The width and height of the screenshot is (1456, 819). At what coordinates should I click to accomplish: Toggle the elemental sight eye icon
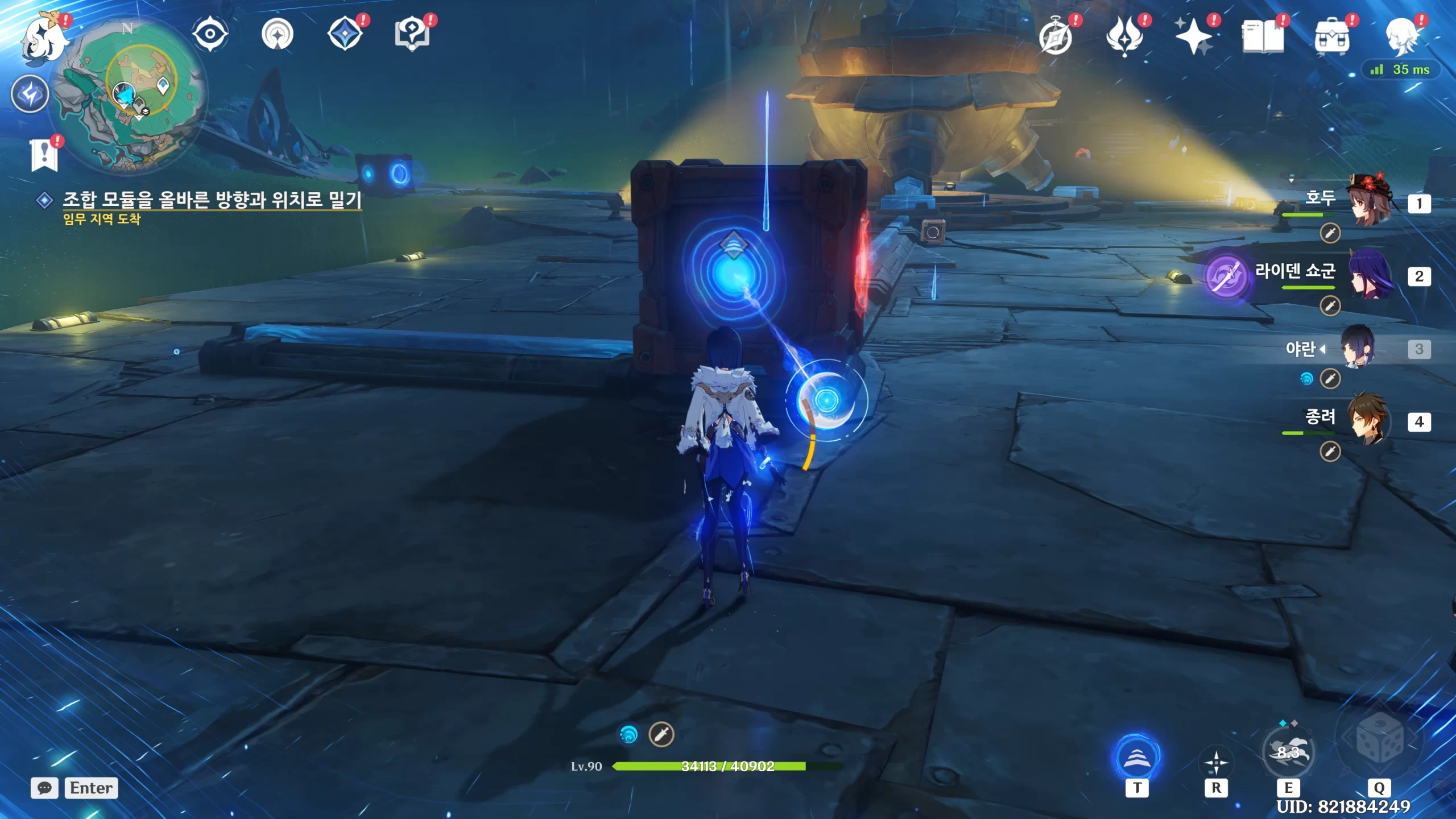(x=210, y=34)
